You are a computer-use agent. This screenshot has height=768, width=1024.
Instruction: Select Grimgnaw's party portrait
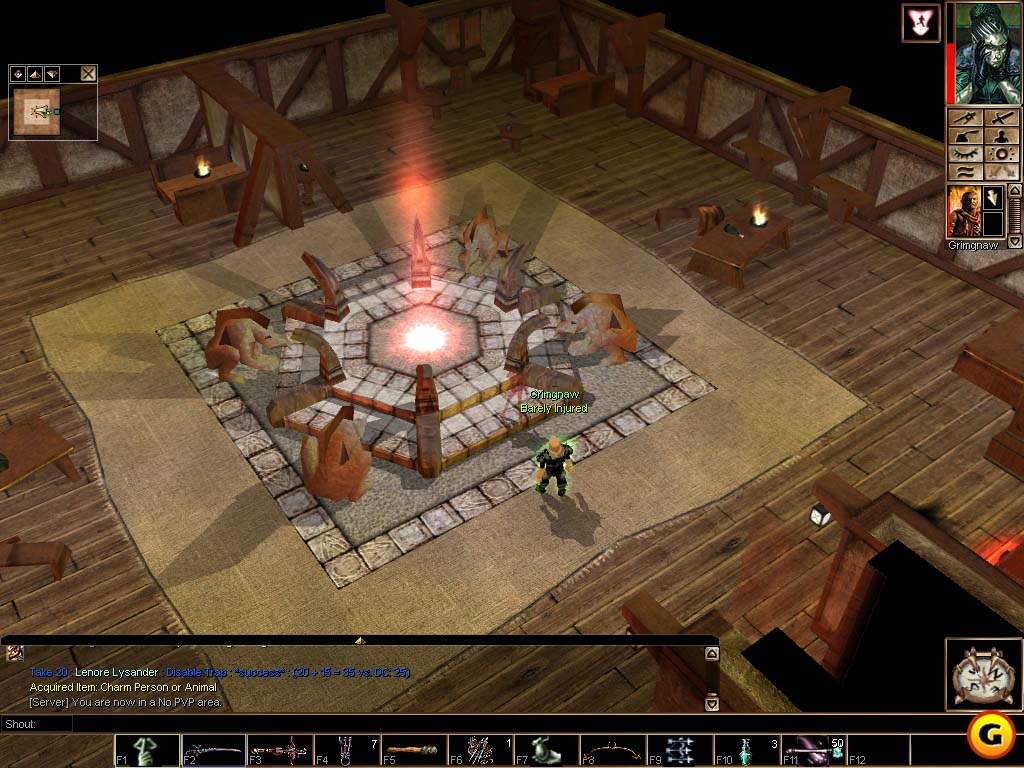[963, 210]
